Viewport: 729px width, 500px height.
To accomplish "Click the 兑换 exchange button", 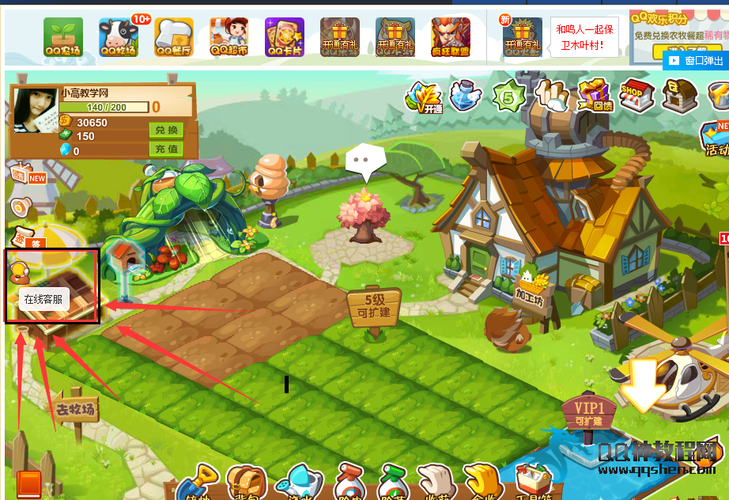I will pyautogui.click(x=166, y=131).
